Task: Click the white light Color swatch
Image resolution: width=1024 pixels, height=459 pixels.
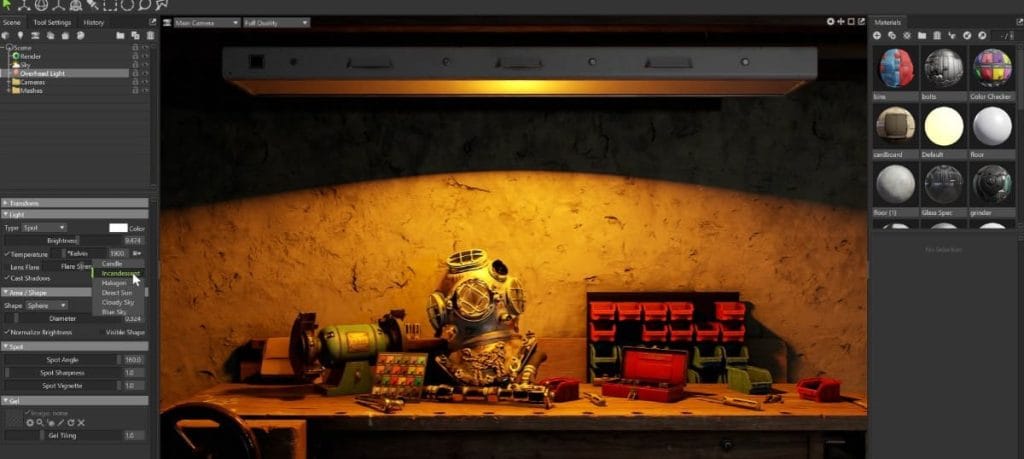Action: click(118, 228)
